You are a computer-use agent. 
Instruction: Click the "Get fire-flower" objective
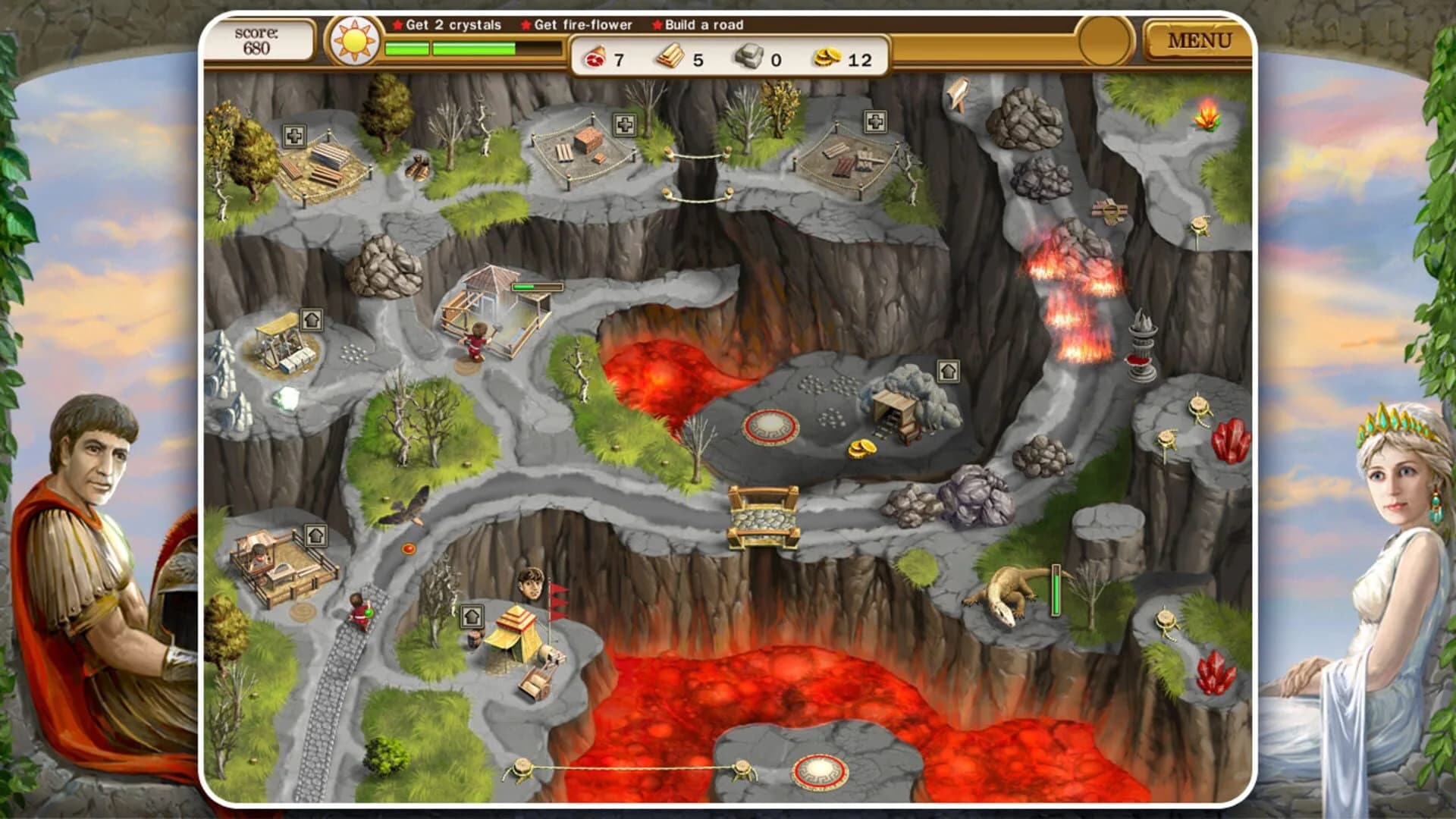[x=580, y=24]
